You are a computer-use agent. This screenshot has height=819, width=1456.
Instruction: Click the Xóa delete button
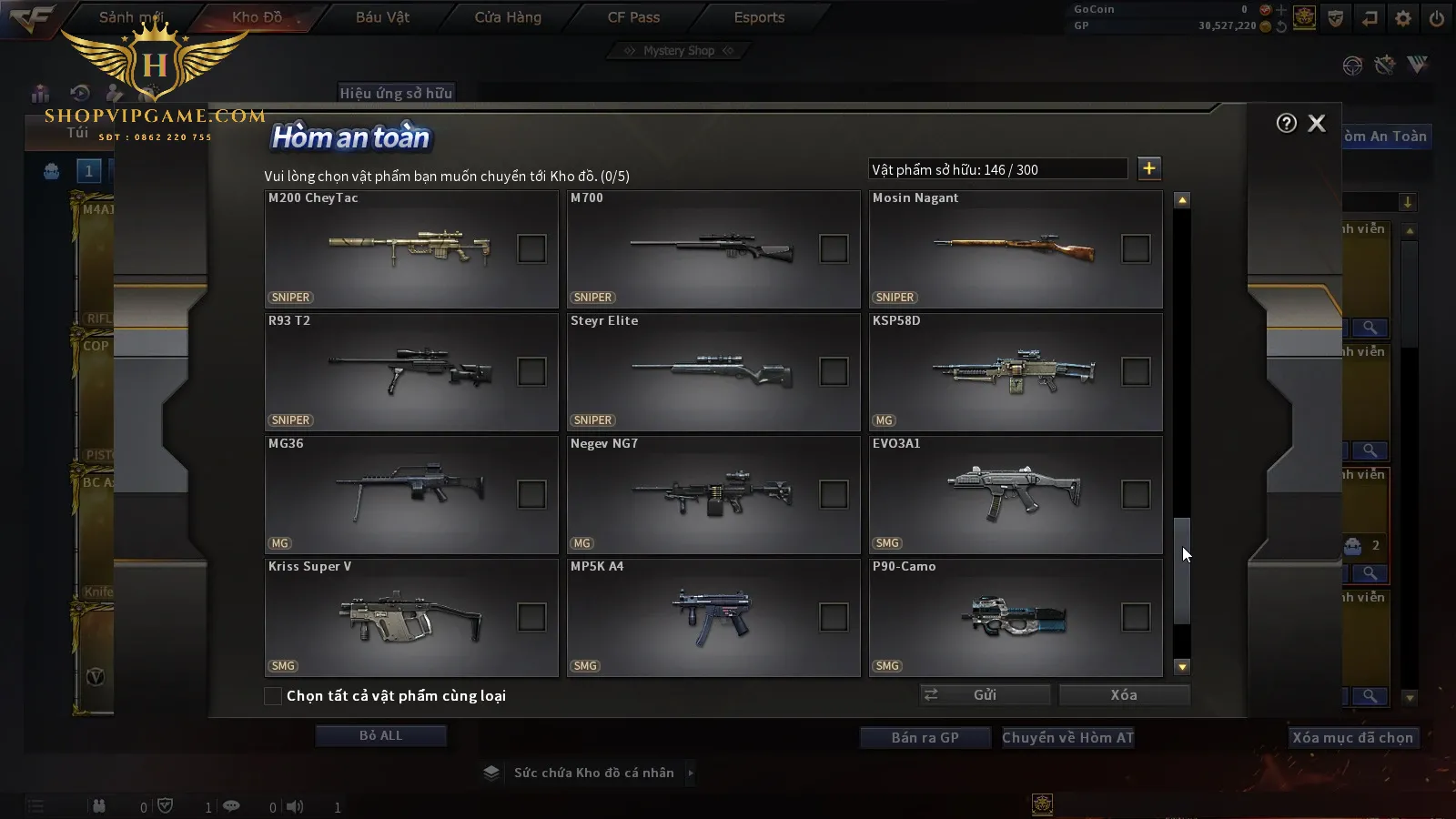pyautogui.click(x=1124, y=695)
